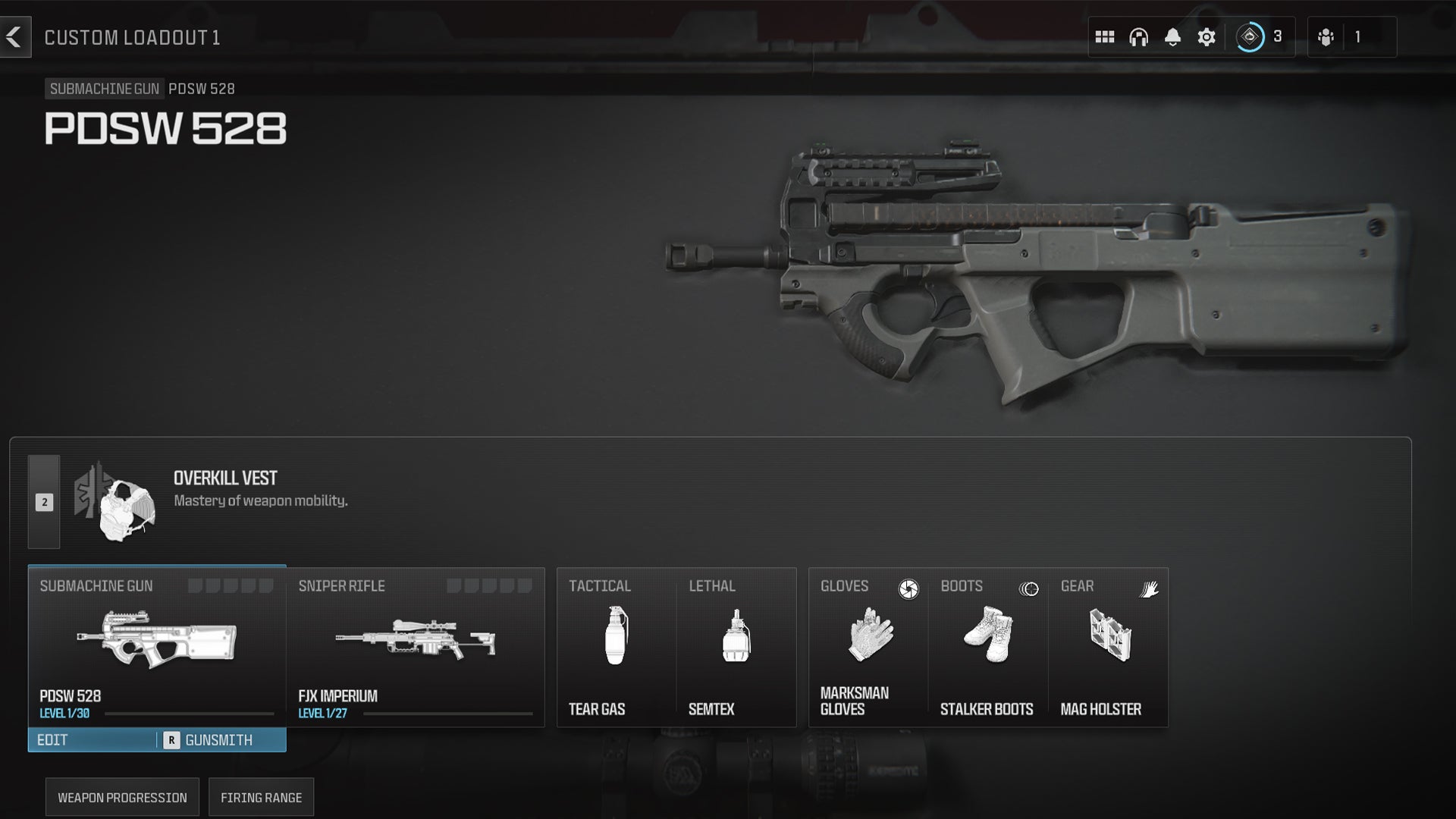The width and height of the screenshot is (1456, 819).
Task: Open the party menu showing 1 player
Action: tap(1326, 35)
